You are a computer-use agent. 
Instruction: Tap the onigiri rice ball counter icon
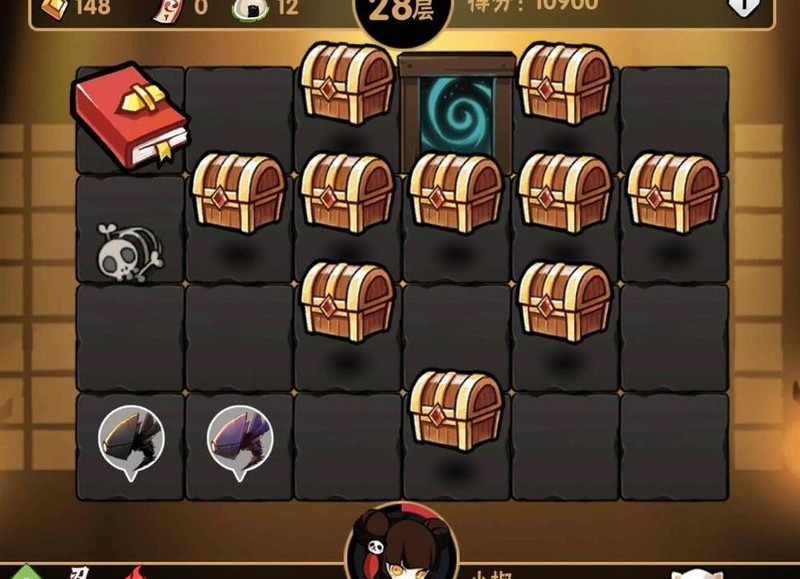coord(248,7)
